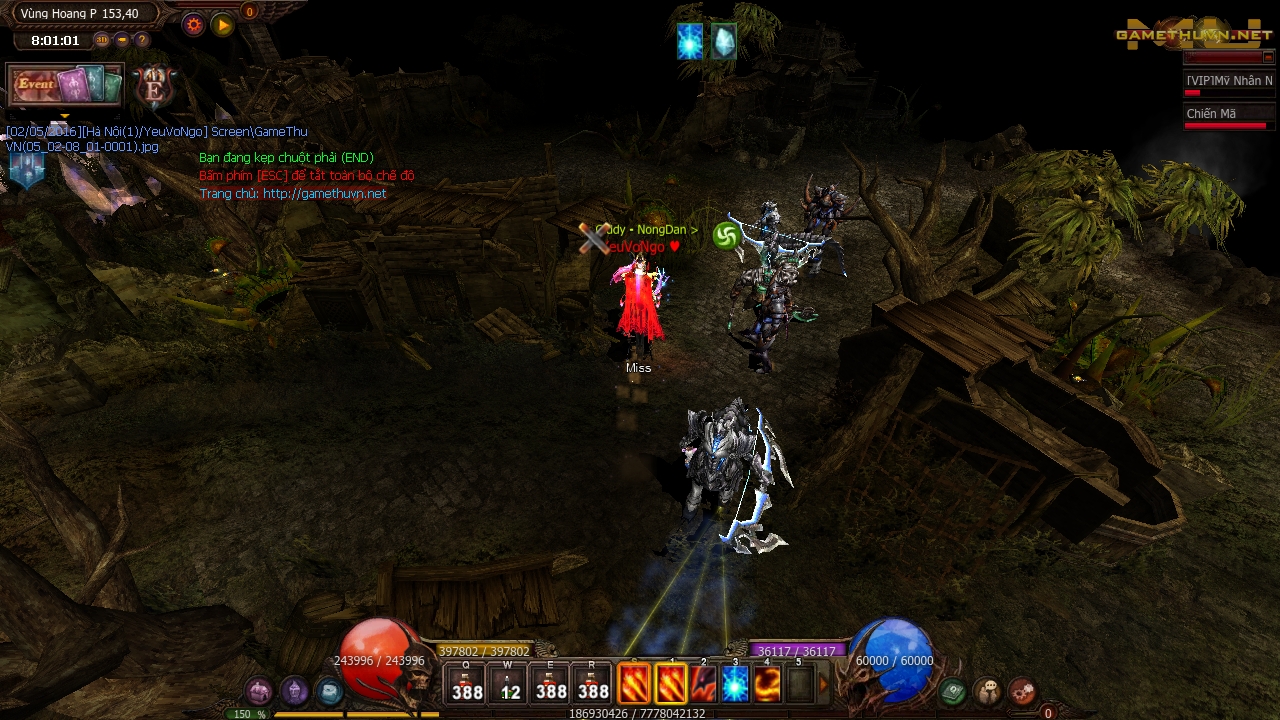Open the gamethuvn.net homepage link in chat

pos(324,194)
